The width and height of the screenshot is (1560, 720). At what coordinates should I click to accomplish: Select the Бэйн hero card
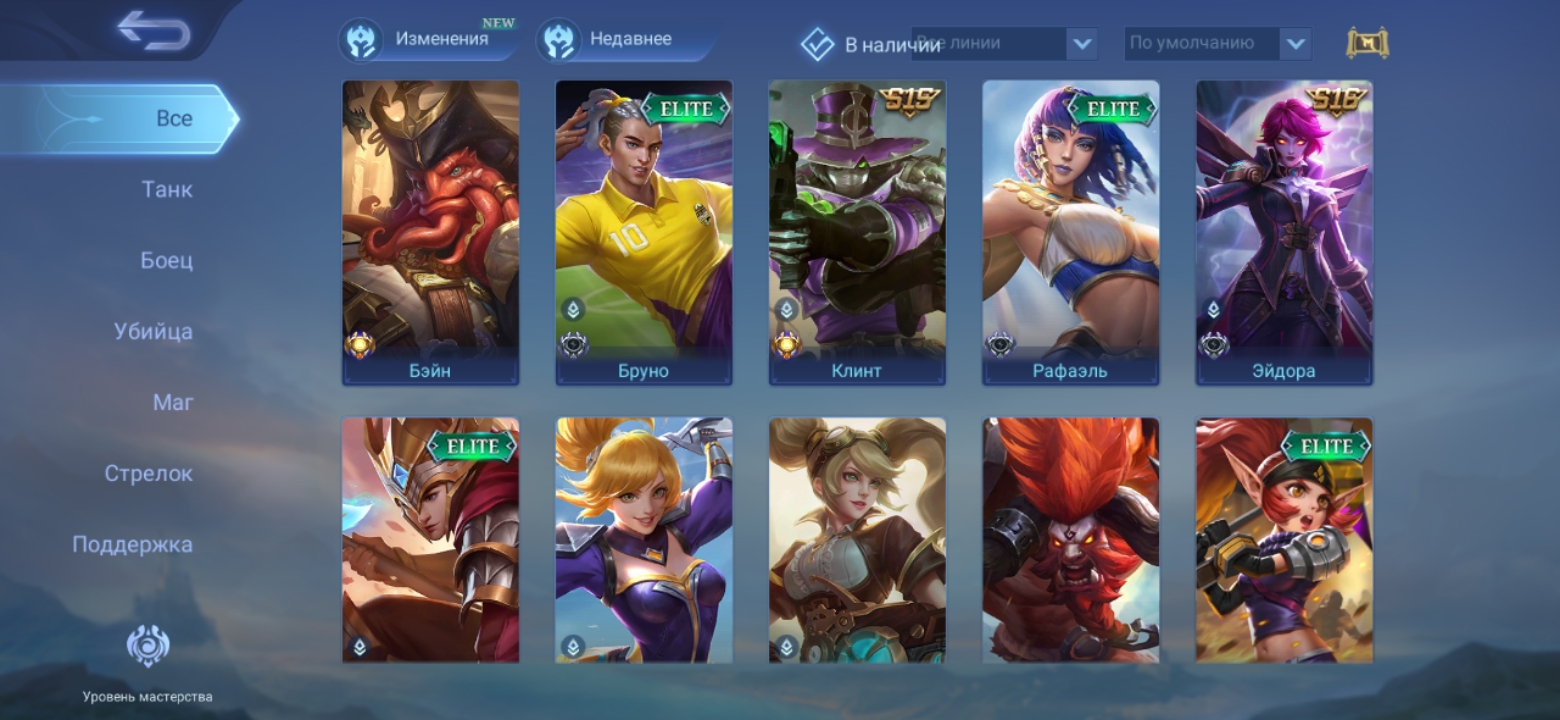click(431, 232)
